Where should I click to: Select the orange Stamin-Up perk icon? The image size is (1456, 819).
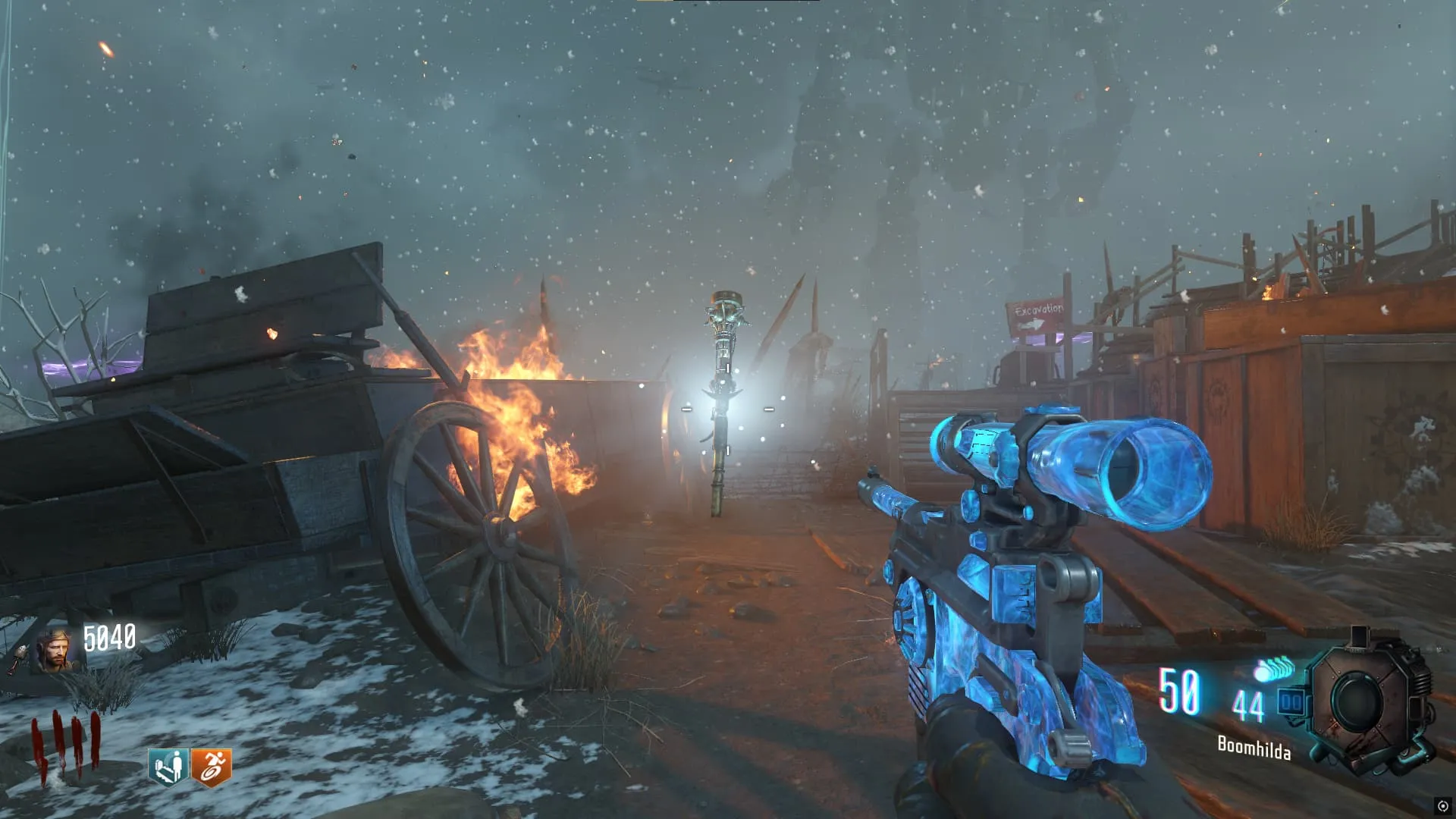click(211, 767)
